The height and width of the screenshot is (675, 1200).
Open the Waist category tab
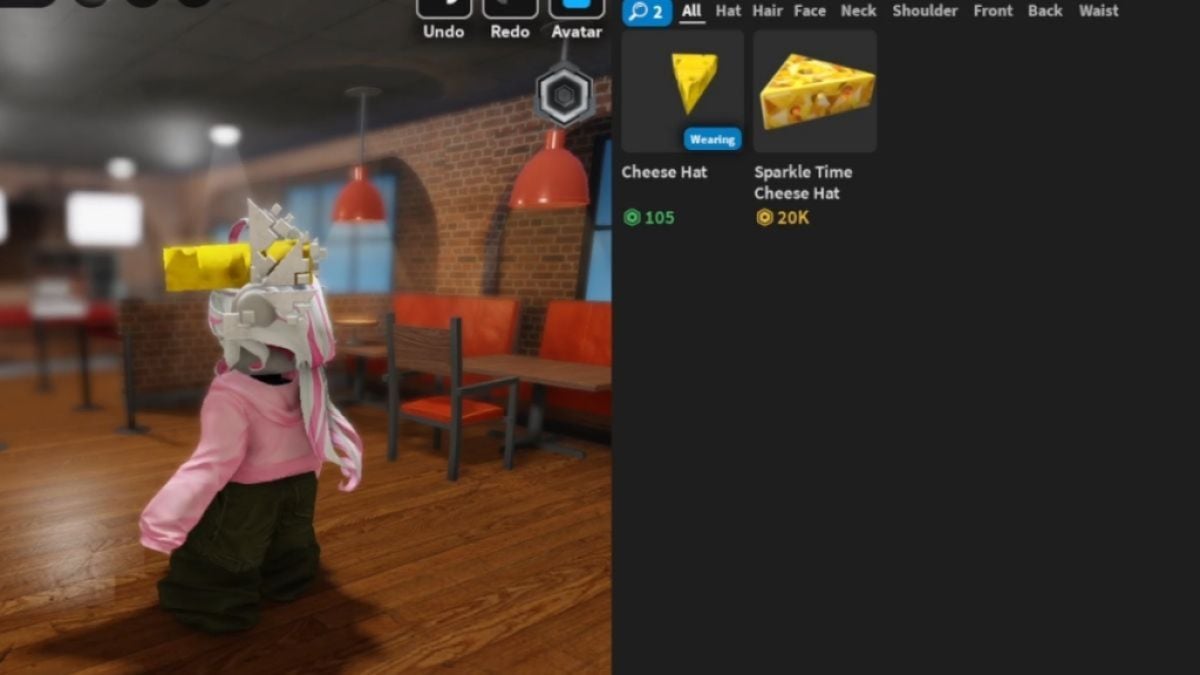coord(1099,12)
